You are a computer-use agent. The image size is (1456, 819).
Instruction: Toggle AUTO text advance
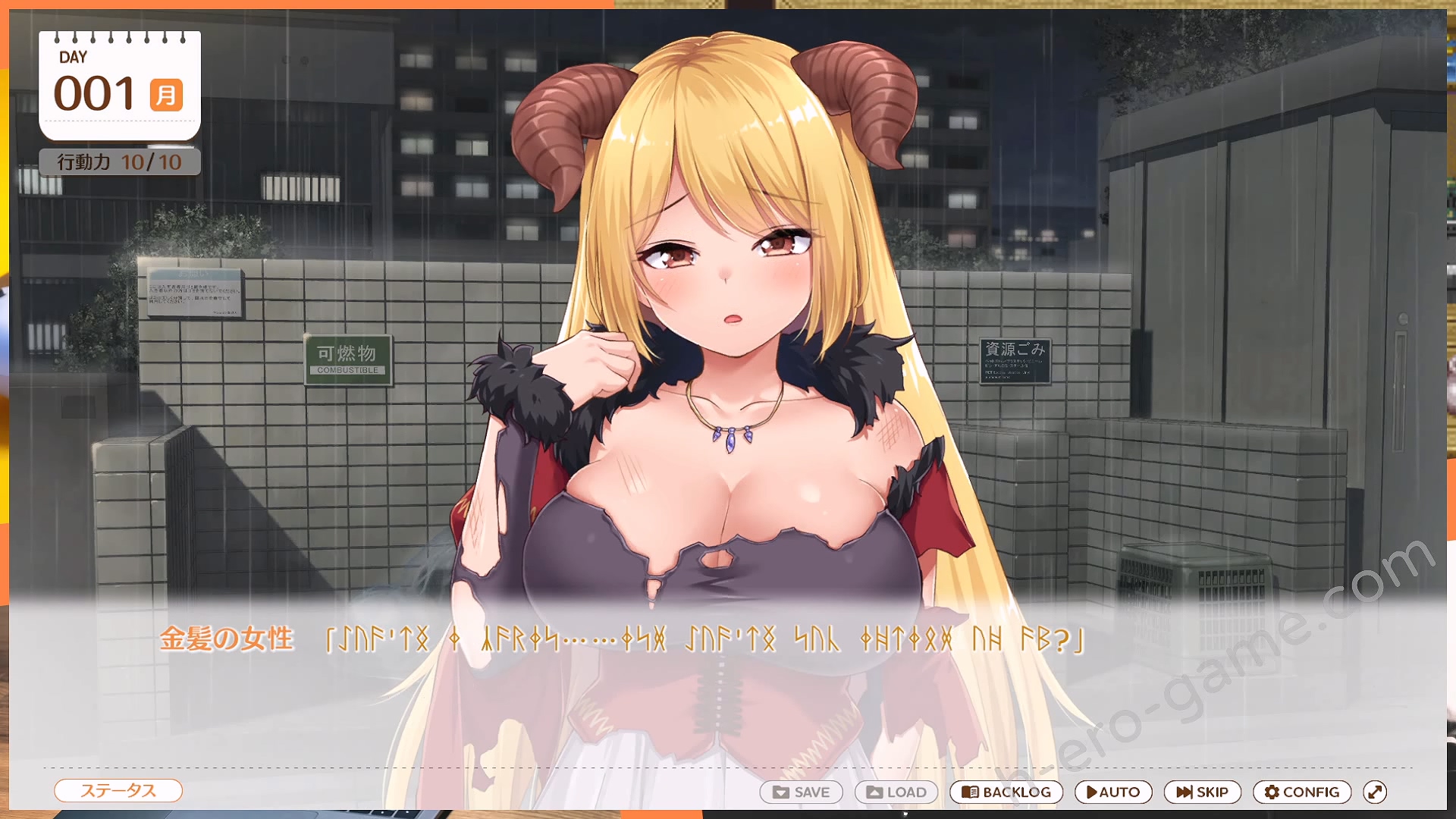click(x=1112, y=792)
